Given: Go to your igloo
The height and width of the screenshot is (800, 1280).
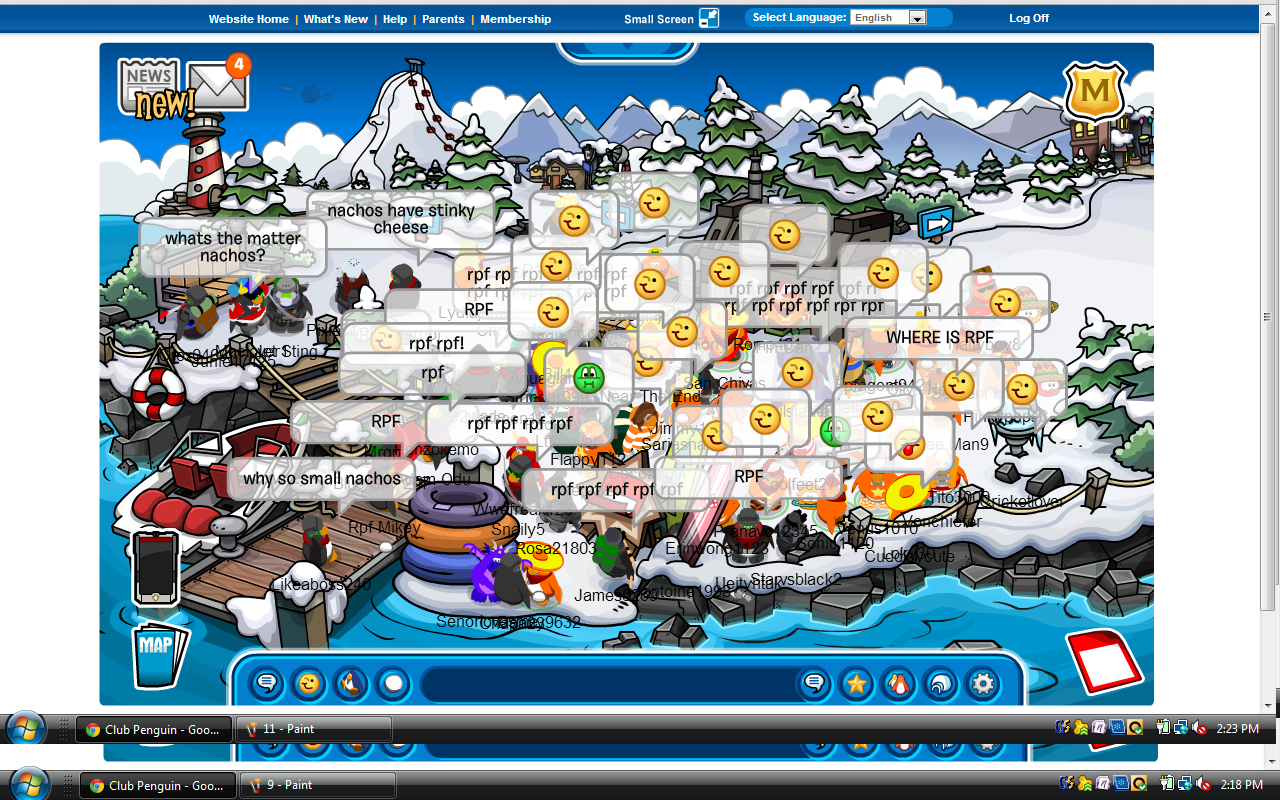Looking at the screenshot, I should point(941,684).
